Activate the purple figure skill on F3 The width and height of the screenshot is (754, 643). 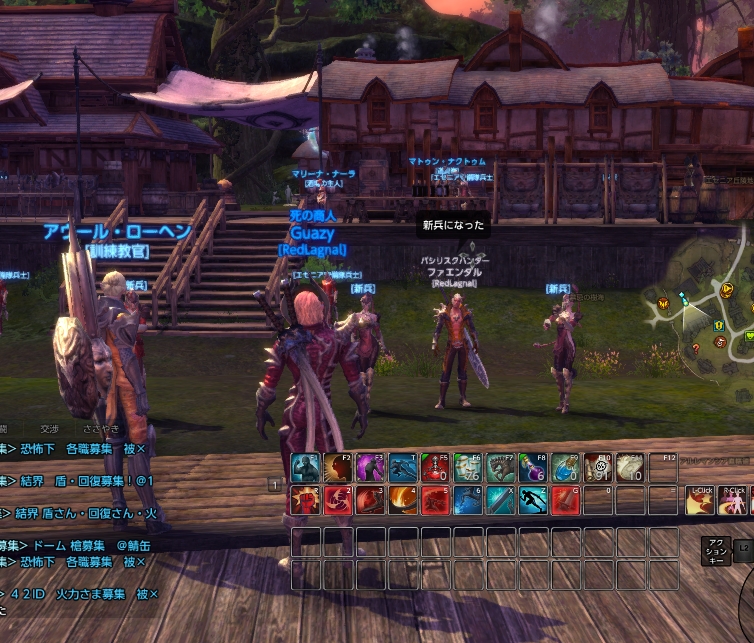coord(370,467)
